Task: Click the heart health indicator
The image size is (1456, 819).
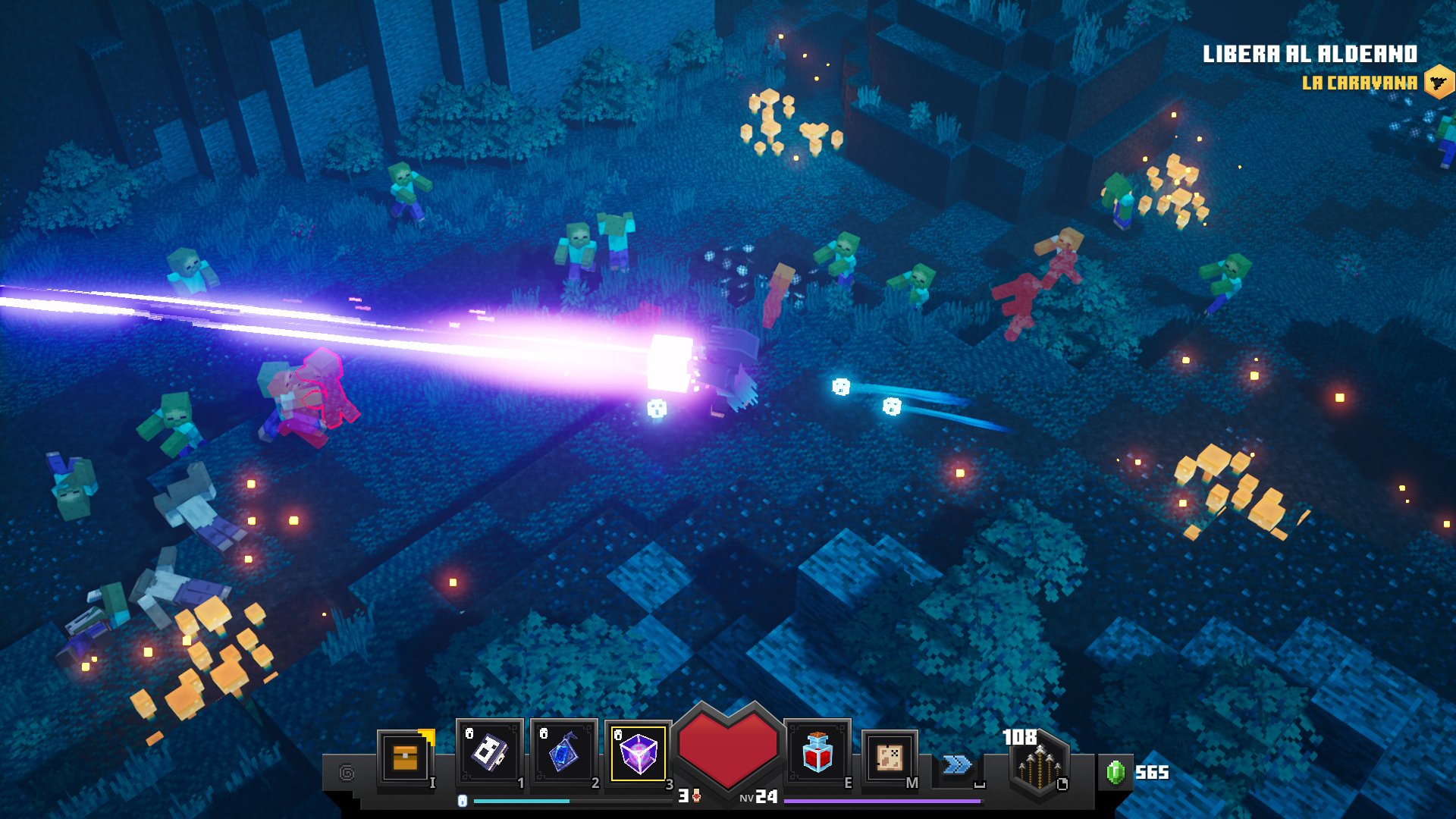Action: point(728,748)
